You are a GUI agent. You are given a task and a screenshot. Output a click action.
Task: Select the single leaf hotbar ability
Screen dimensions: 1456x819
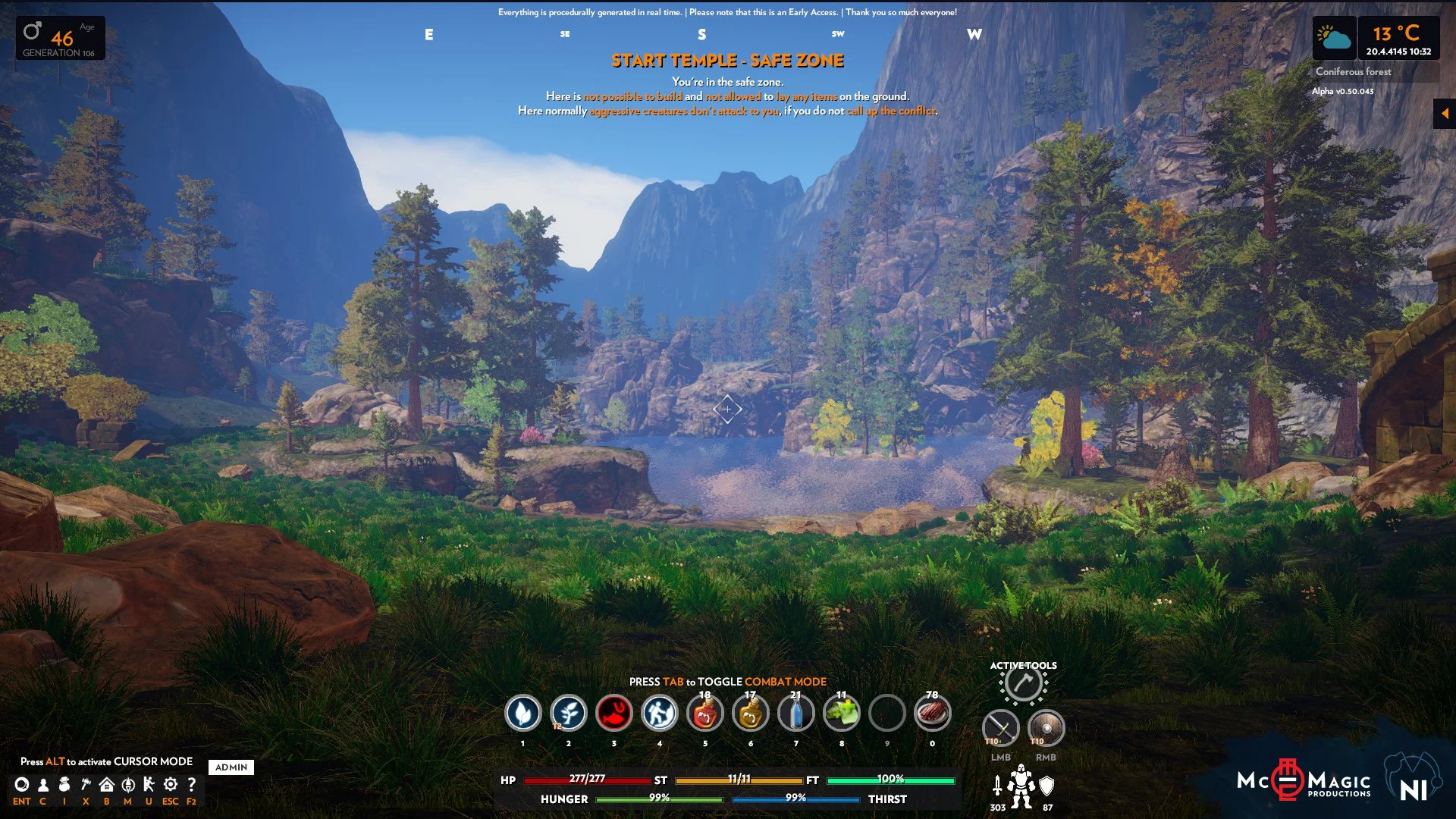tap(523, 714)
